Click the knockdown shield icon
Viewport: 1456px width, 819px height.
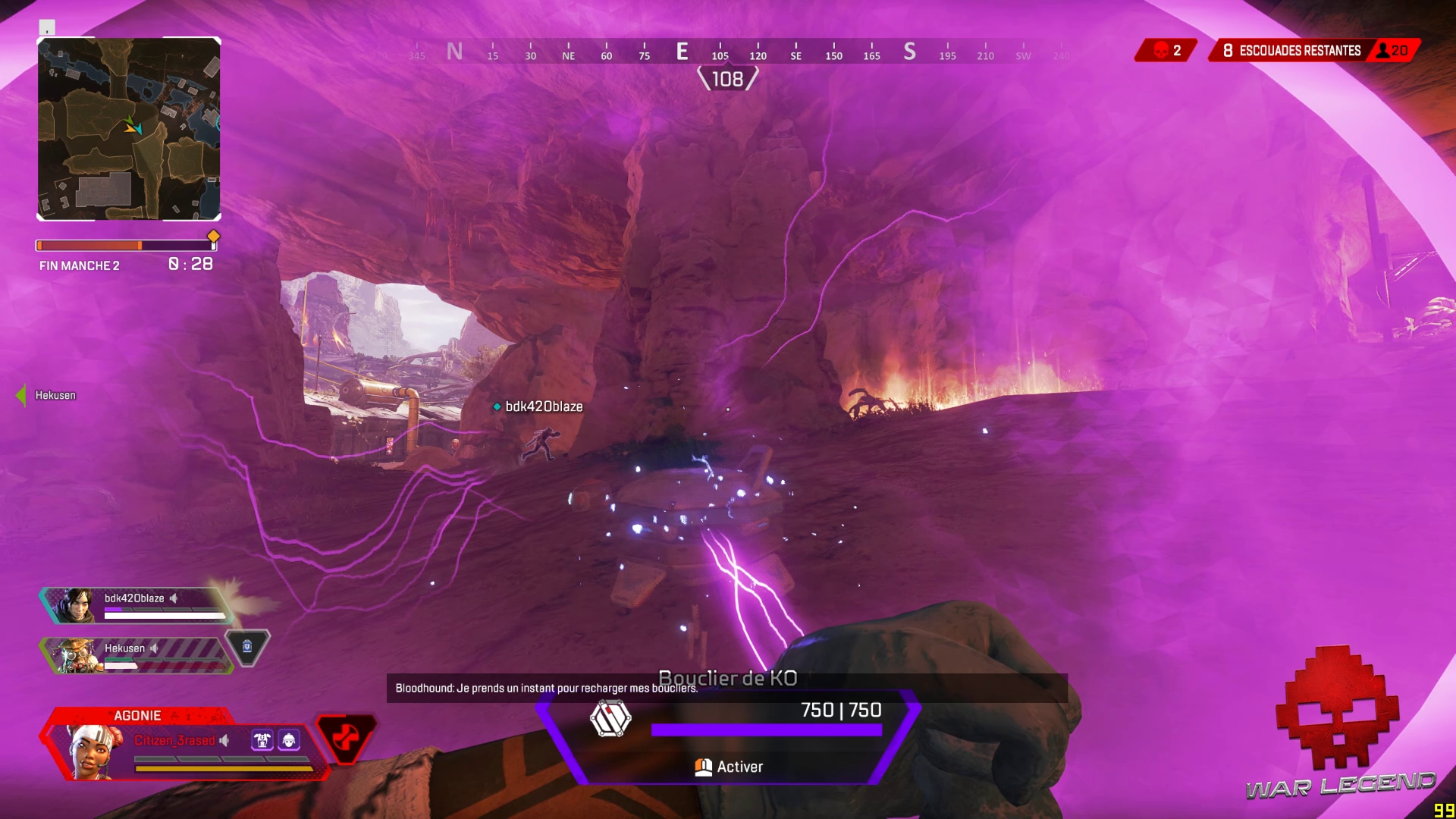(x=610, y=718)
